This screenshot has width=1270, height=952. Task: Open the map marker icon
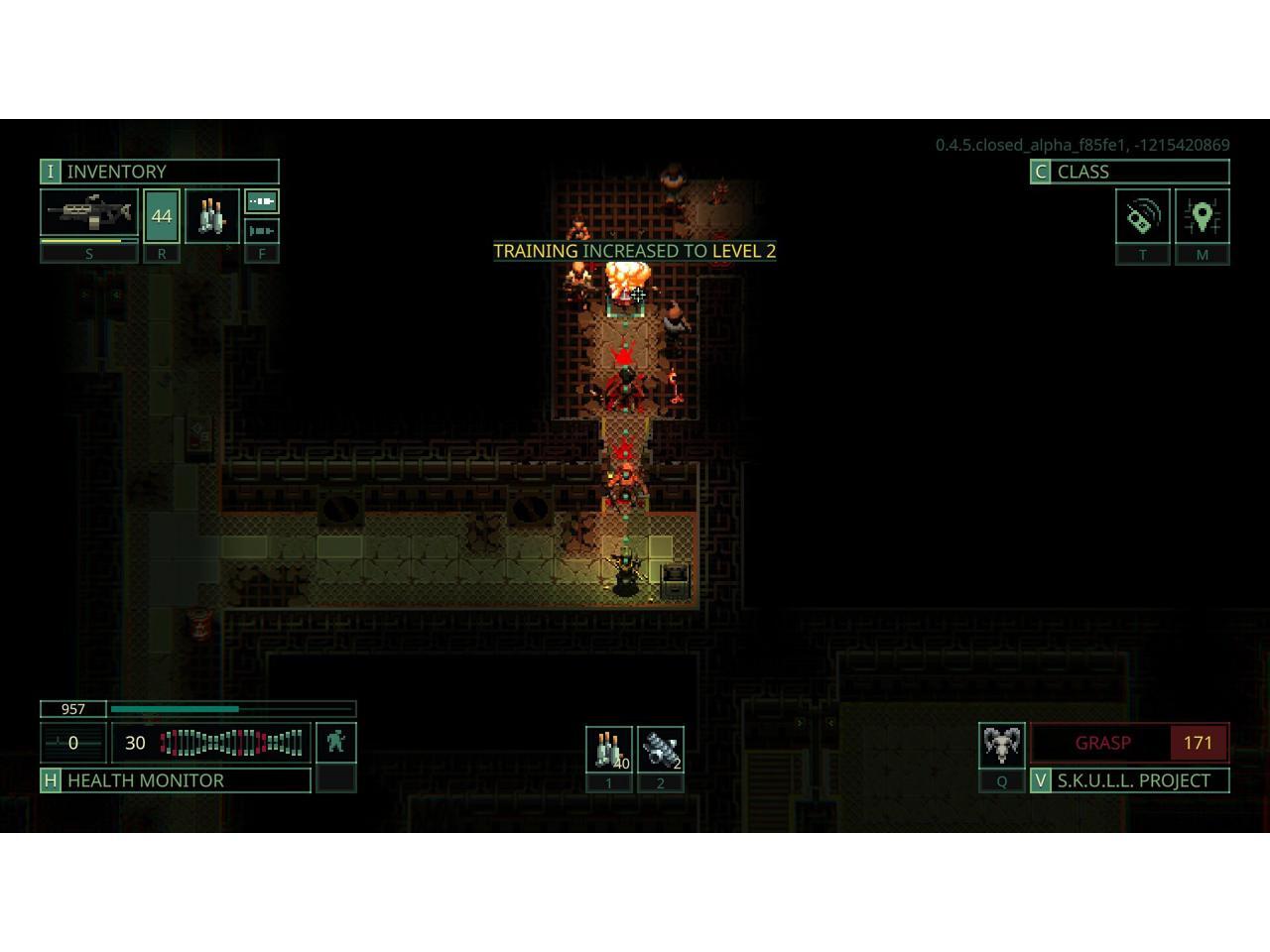click(x=1202, y=216)
